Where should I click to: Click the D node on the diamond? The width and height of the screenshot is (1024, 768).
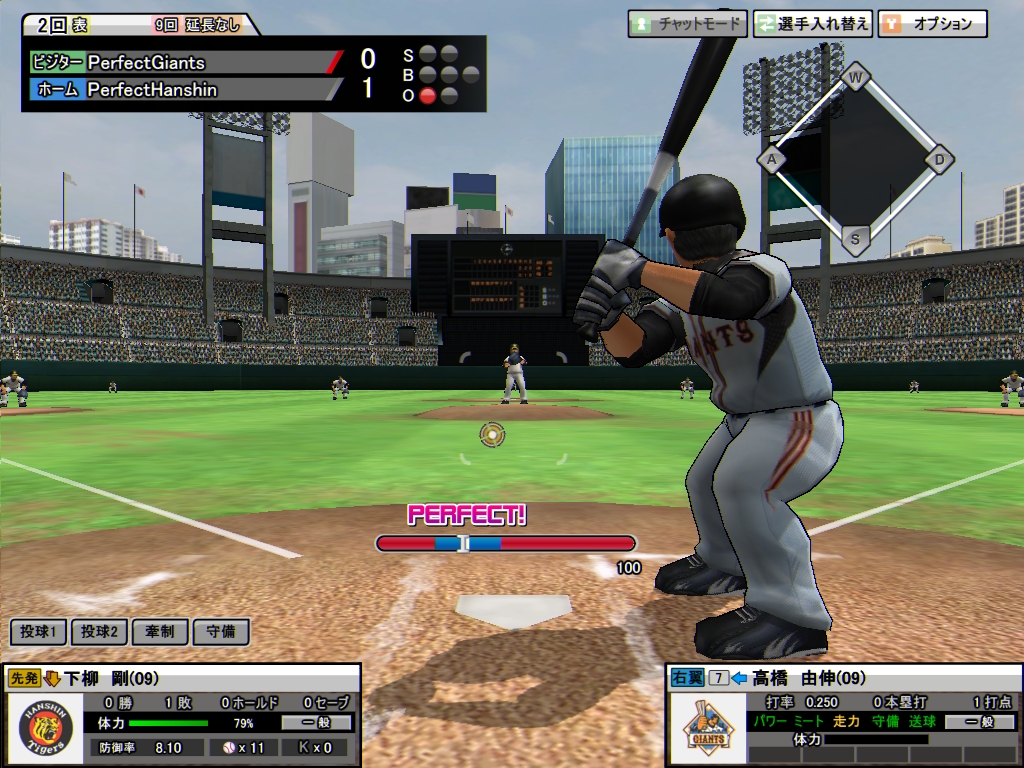(939, 158)
